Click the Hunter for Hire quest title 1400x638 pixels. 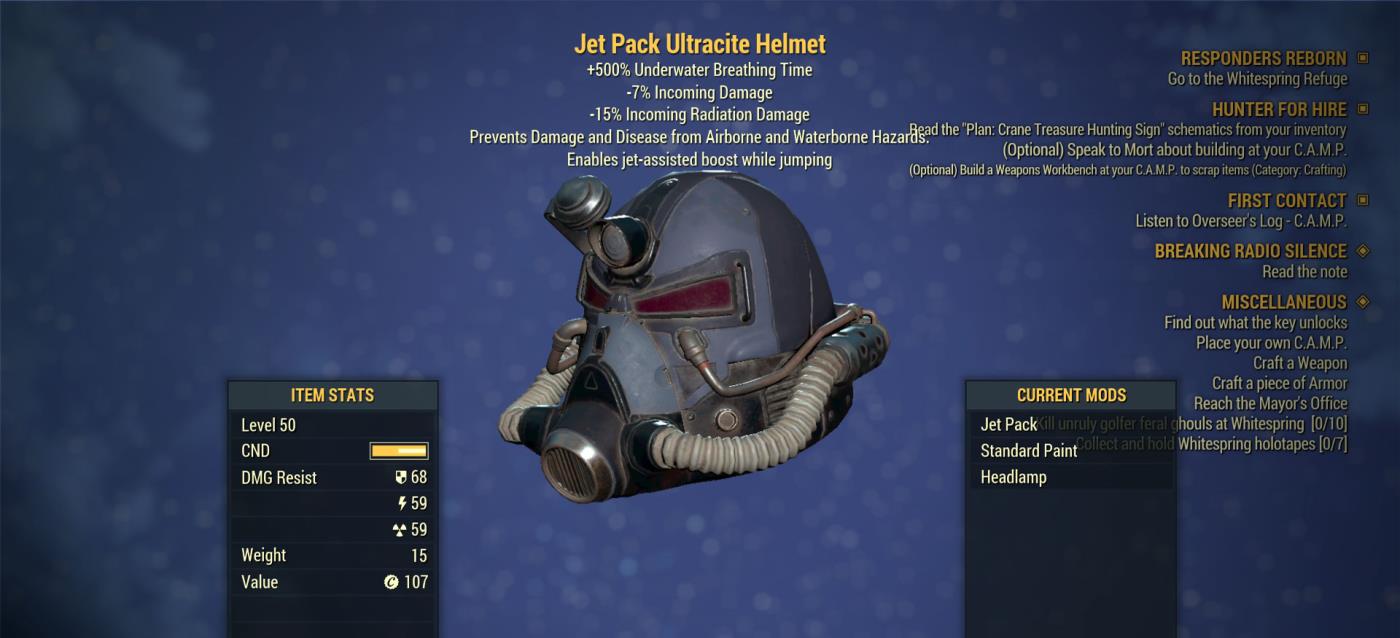pos(1279,110)
